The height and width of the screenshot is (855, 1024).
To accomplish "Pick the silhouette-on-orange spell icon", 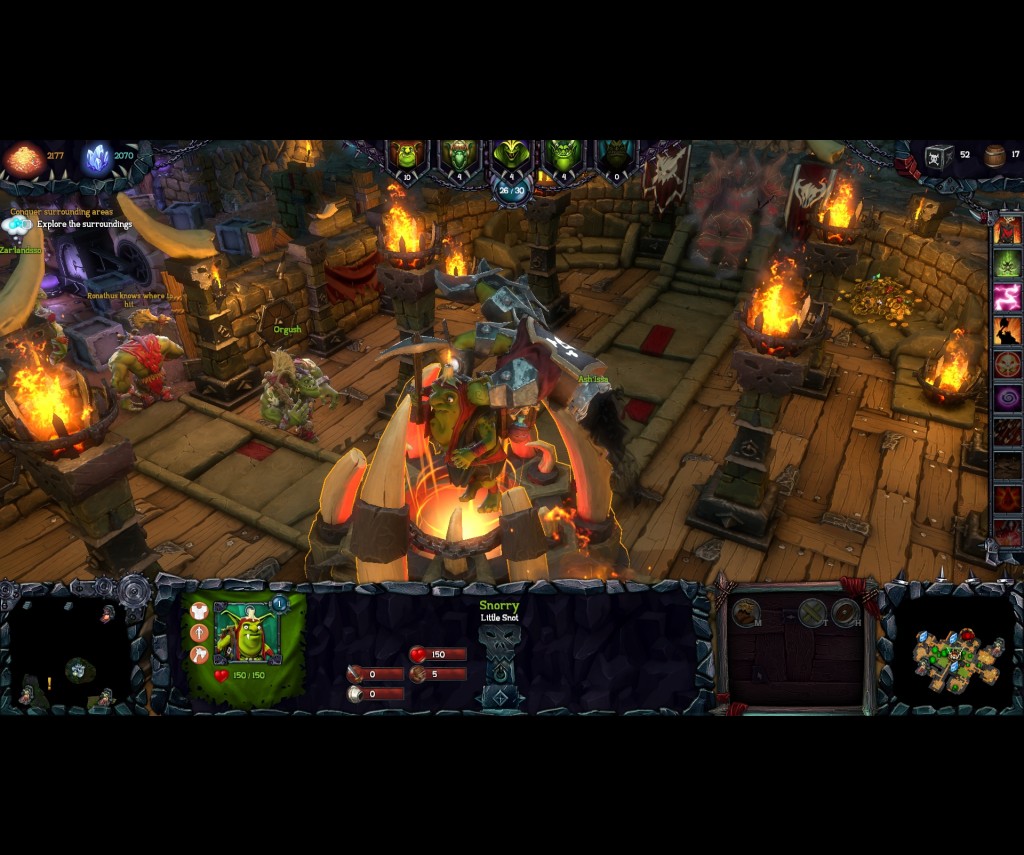I will (1007, 331).
